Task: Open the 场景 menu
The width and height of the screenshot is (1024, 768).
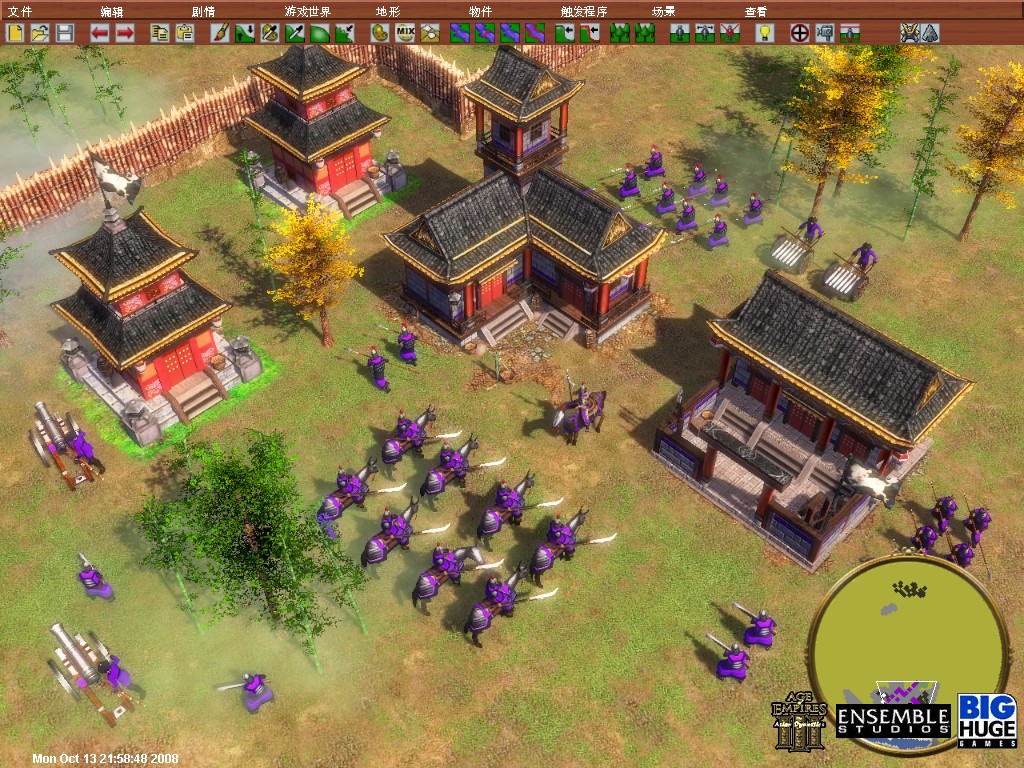Action: (663, 11)
